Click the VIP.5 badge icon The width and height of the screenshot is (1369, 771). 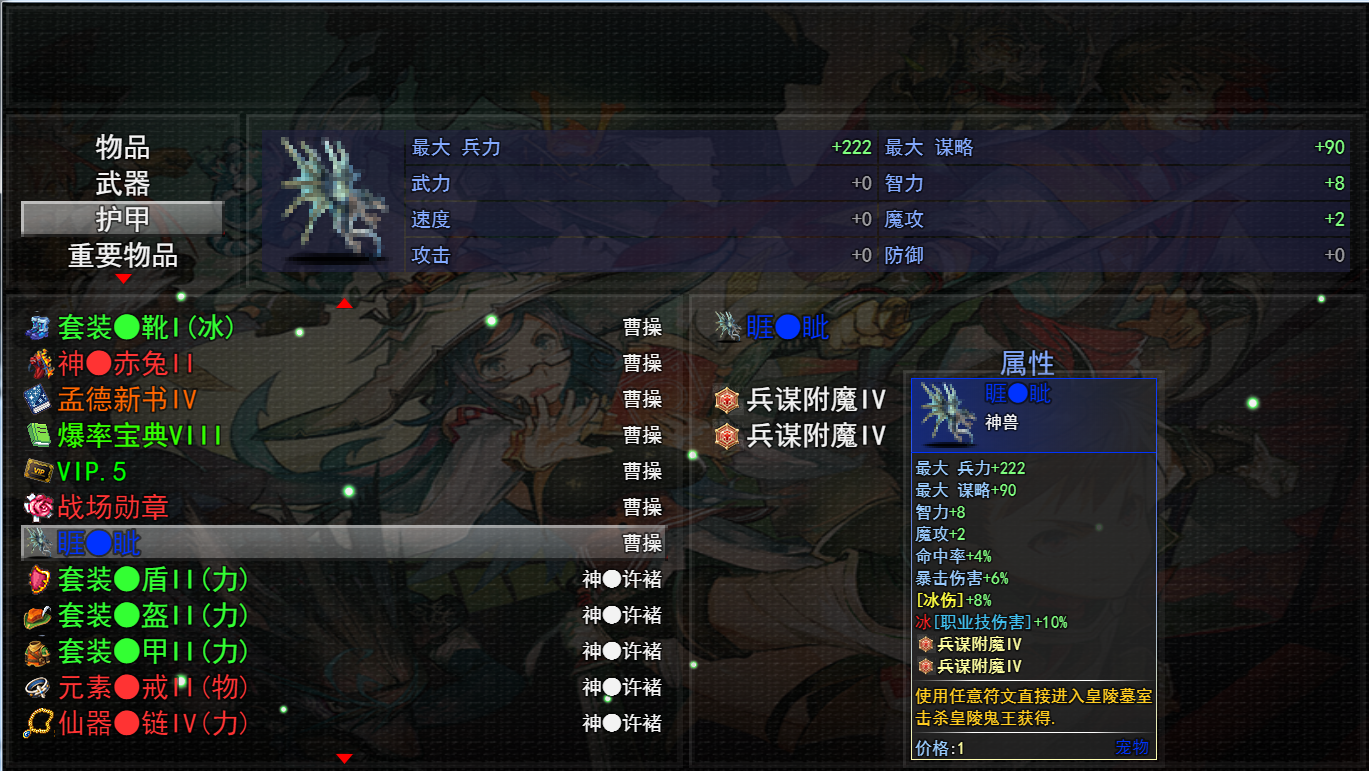(x=35, y=471)
